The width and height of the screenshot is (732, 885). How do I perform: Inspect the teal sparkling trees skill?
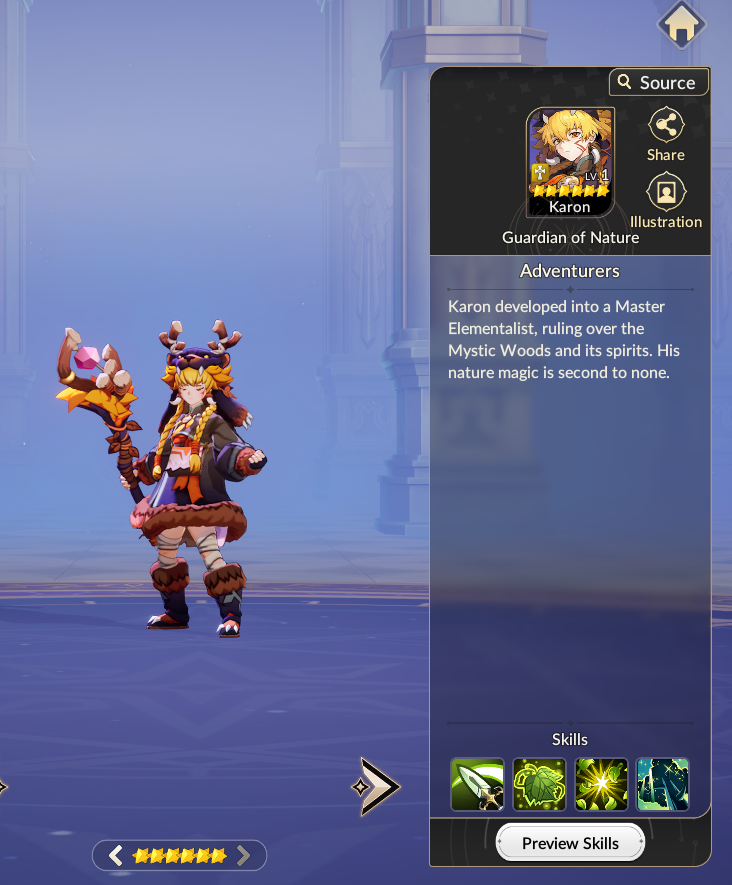(x=663, y=784)
